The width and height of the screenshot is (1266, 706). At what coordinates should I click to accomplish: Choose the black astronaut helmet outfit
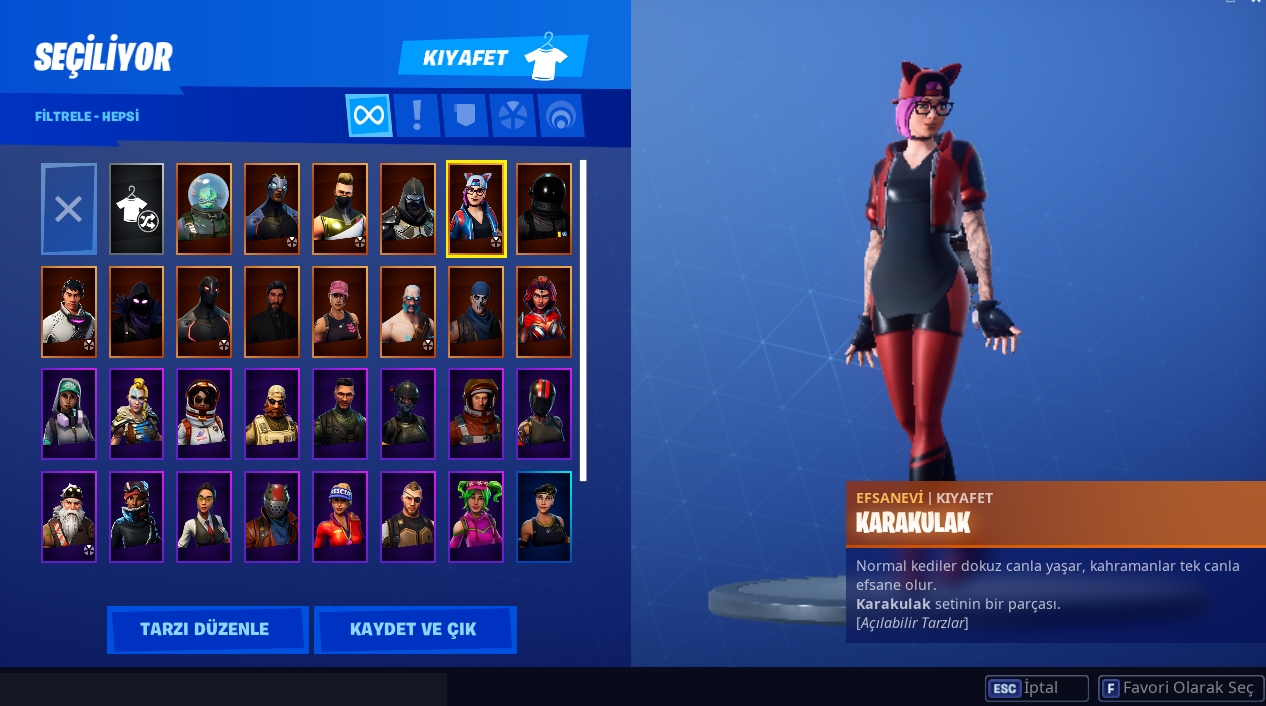[544, 209]
